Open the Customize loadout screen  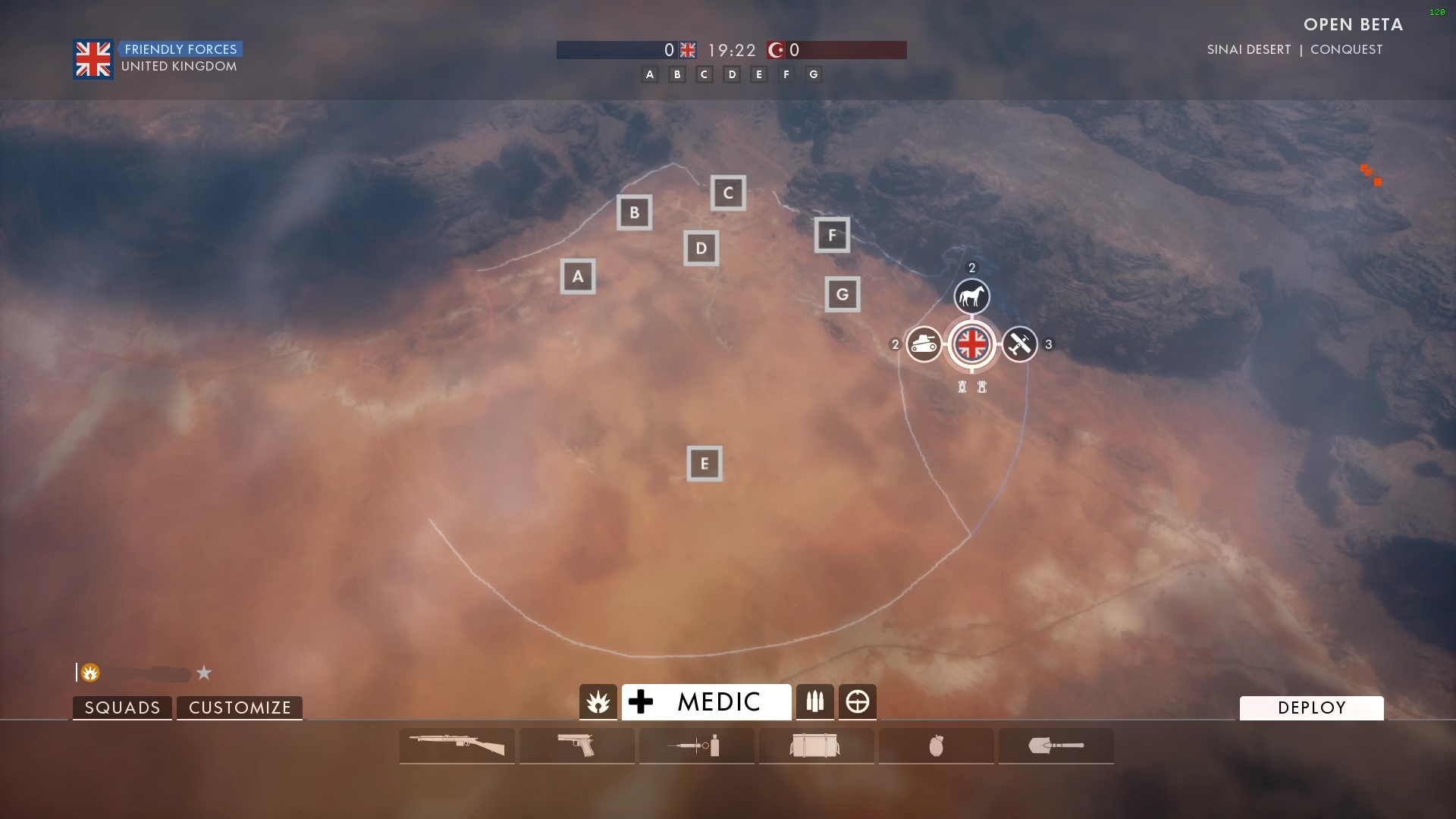pyautogui.click(x=240, y=708)
